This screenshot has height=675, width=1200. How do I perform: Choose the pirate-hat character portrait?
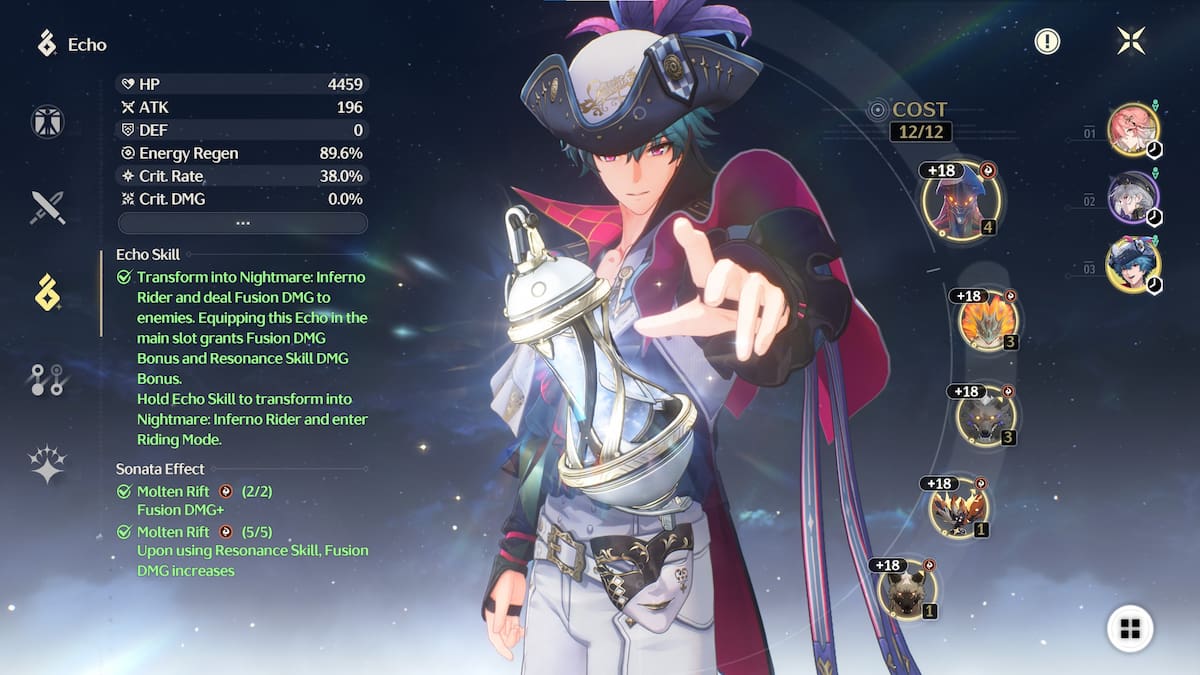click(1133, 266)
